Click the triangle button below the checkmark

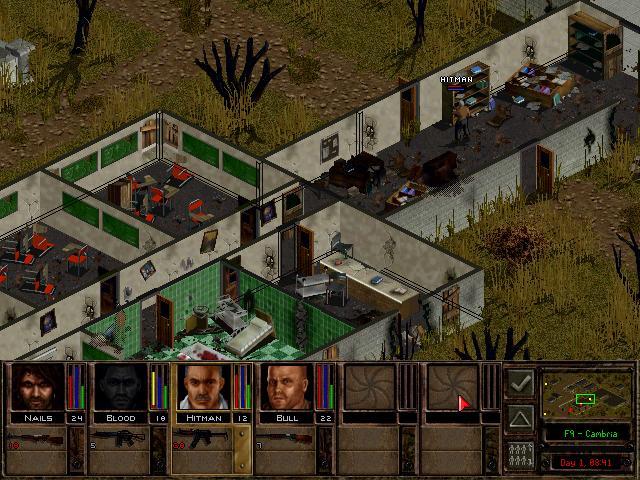point(519,417)
